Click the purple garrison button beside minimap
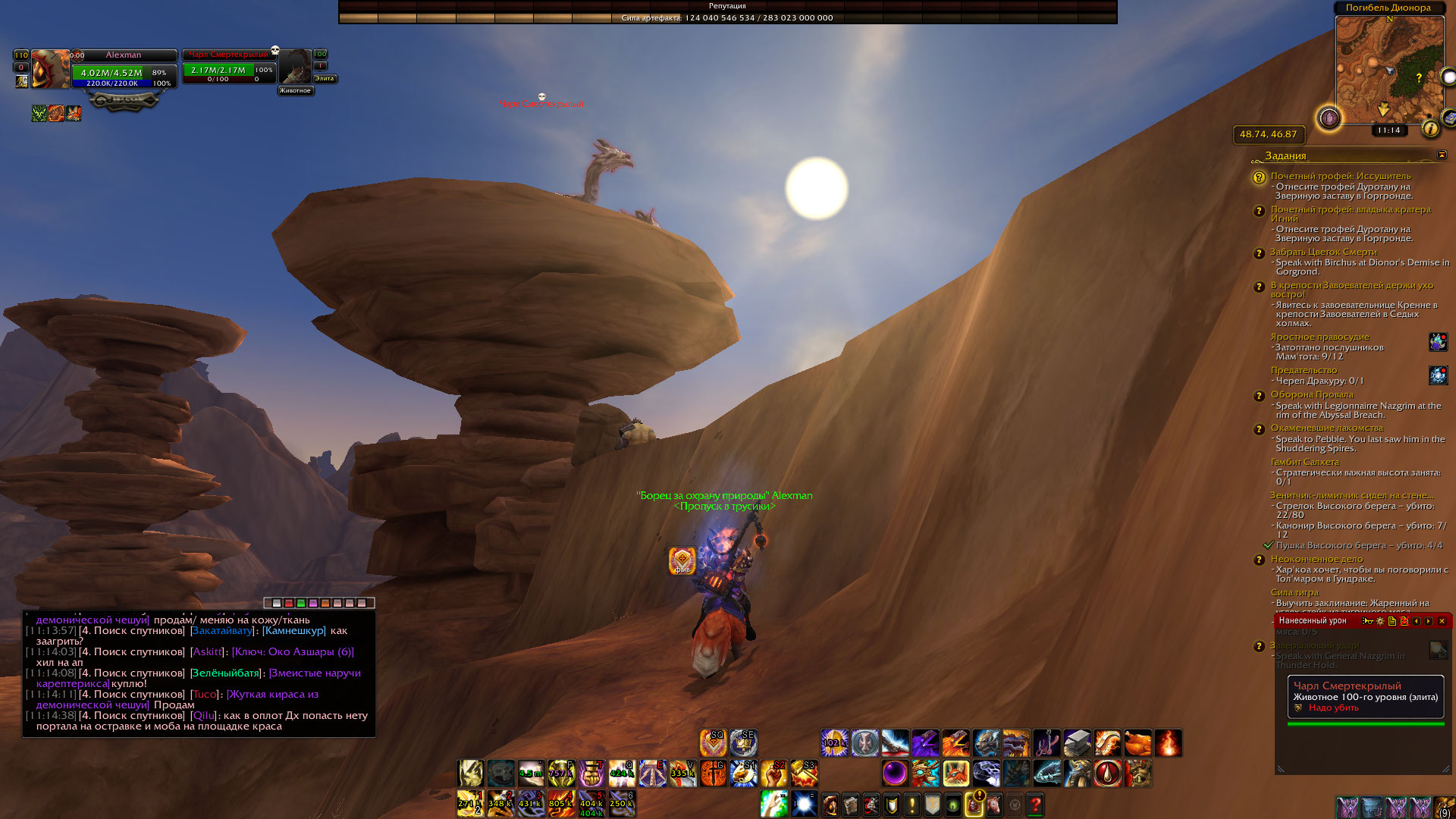This screenshot has height=819, width=1456. click(1329, 118)
